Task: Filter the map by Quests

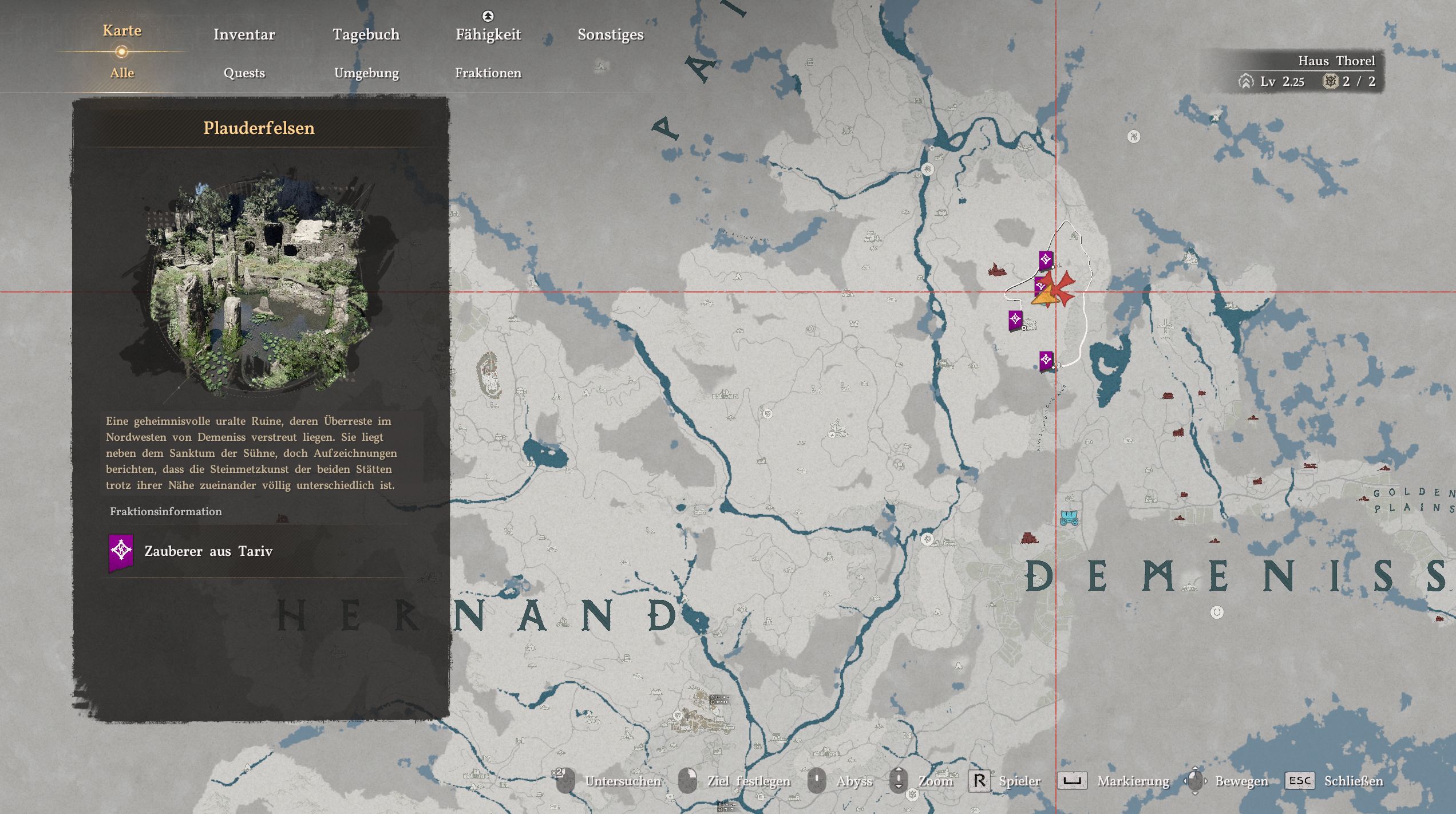Action: [x=244, y=73]
